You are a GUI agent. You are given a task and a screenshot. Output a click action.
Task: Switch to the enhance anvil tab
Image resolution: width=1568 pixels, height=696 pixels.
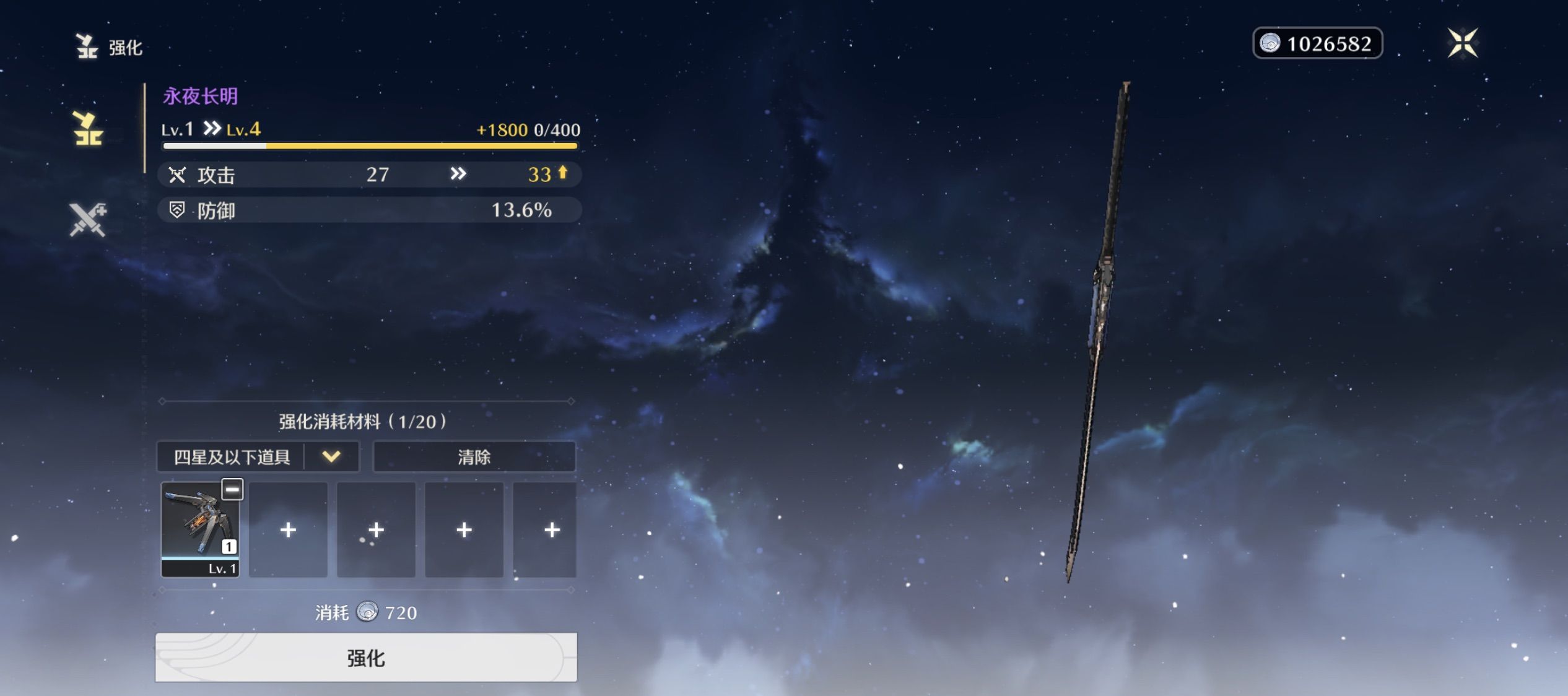(x=87, y=129)
